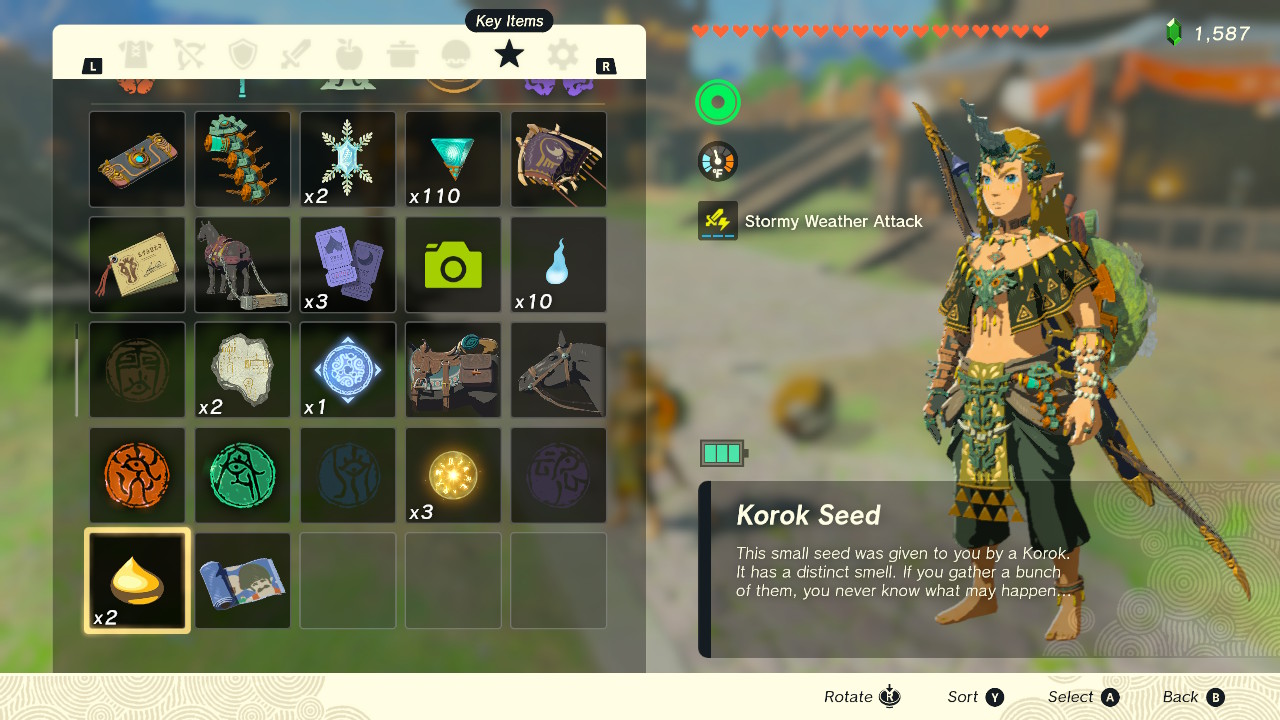Click the Stormy Weather Attack indicator icon

click(x=717, y=221)
